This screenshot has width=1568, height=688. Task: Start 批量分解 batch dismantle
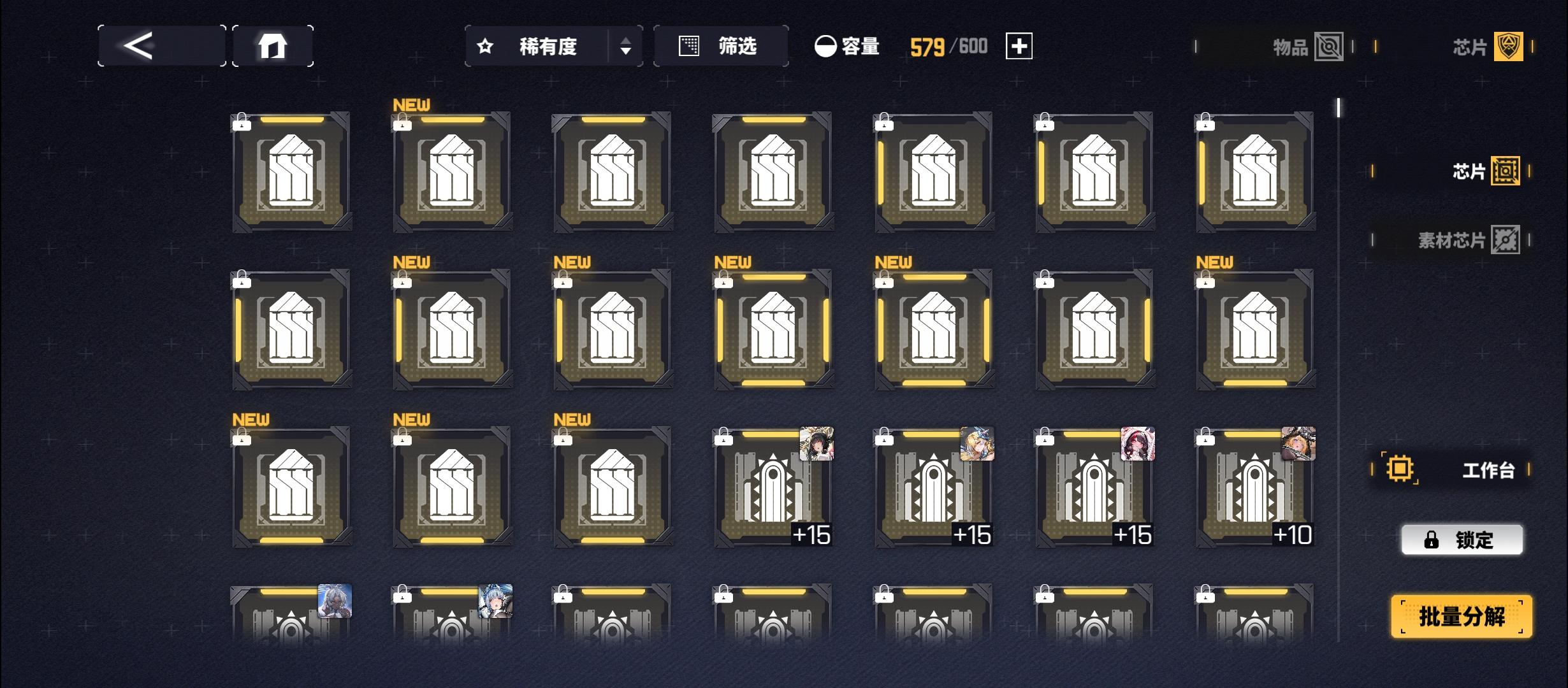(x=1462, y=616)
